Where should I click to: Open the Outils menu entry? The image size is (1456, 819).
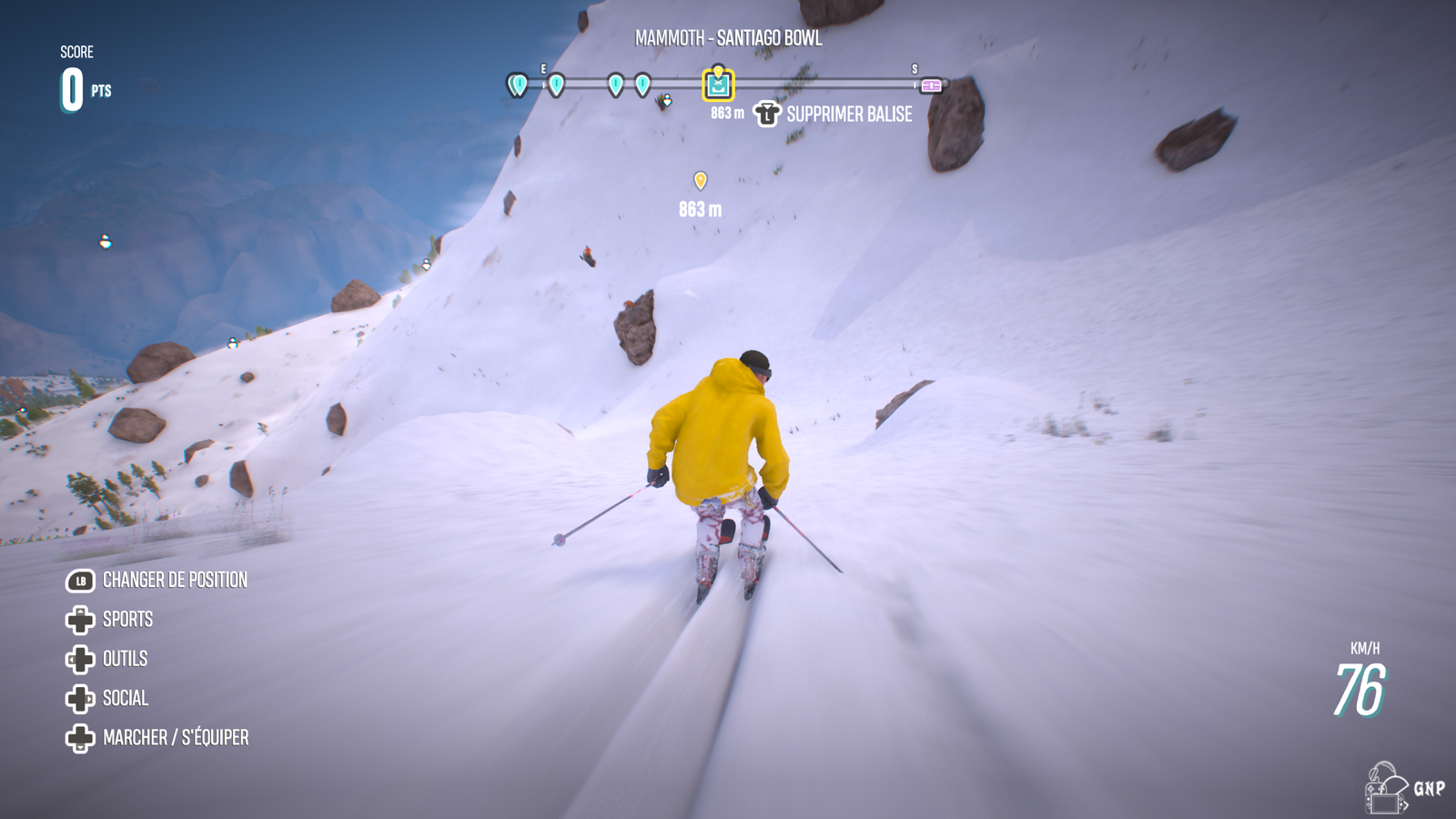coord(125,659)
